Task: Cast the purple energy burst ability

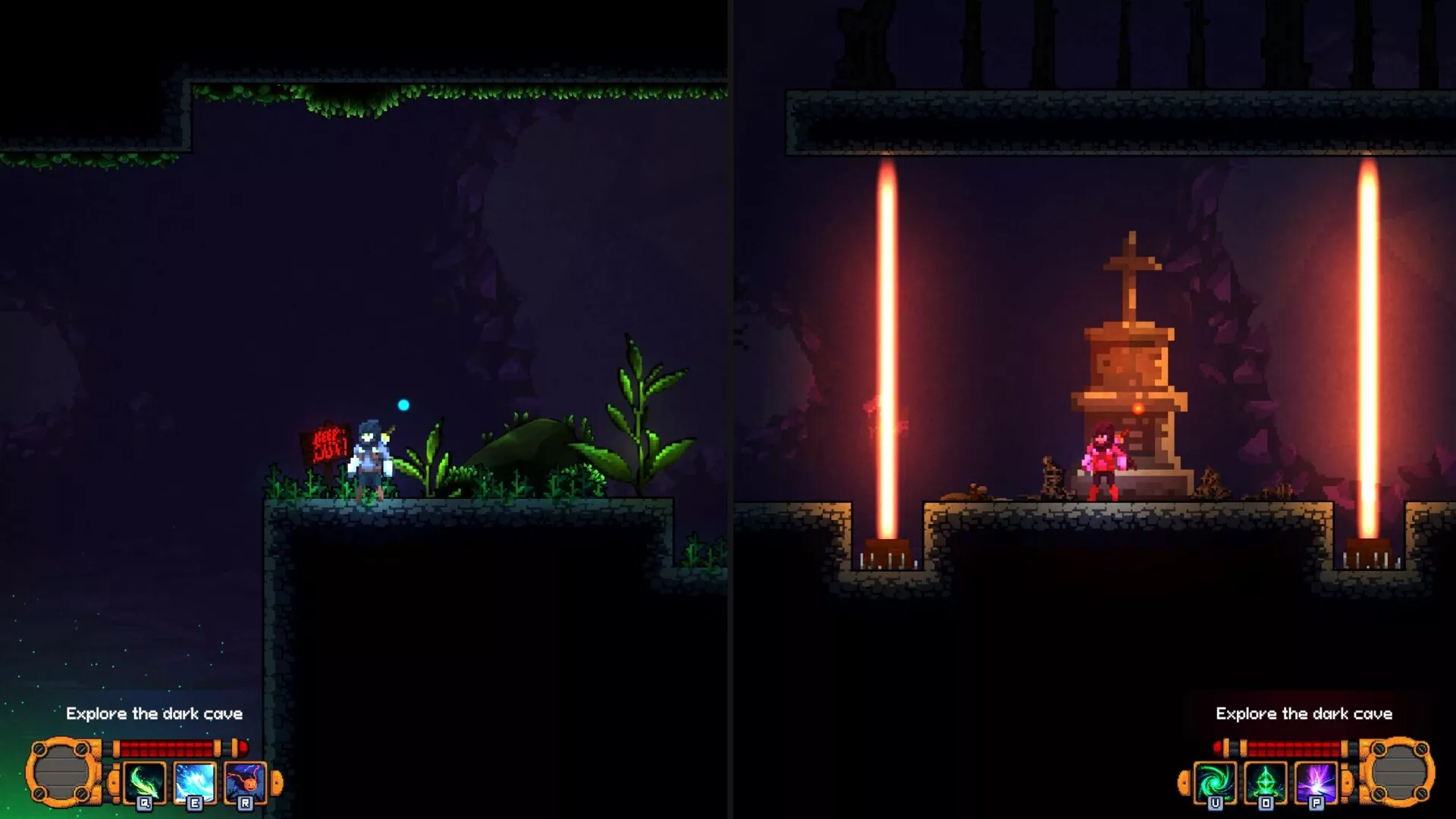Action: (1316, 782)
